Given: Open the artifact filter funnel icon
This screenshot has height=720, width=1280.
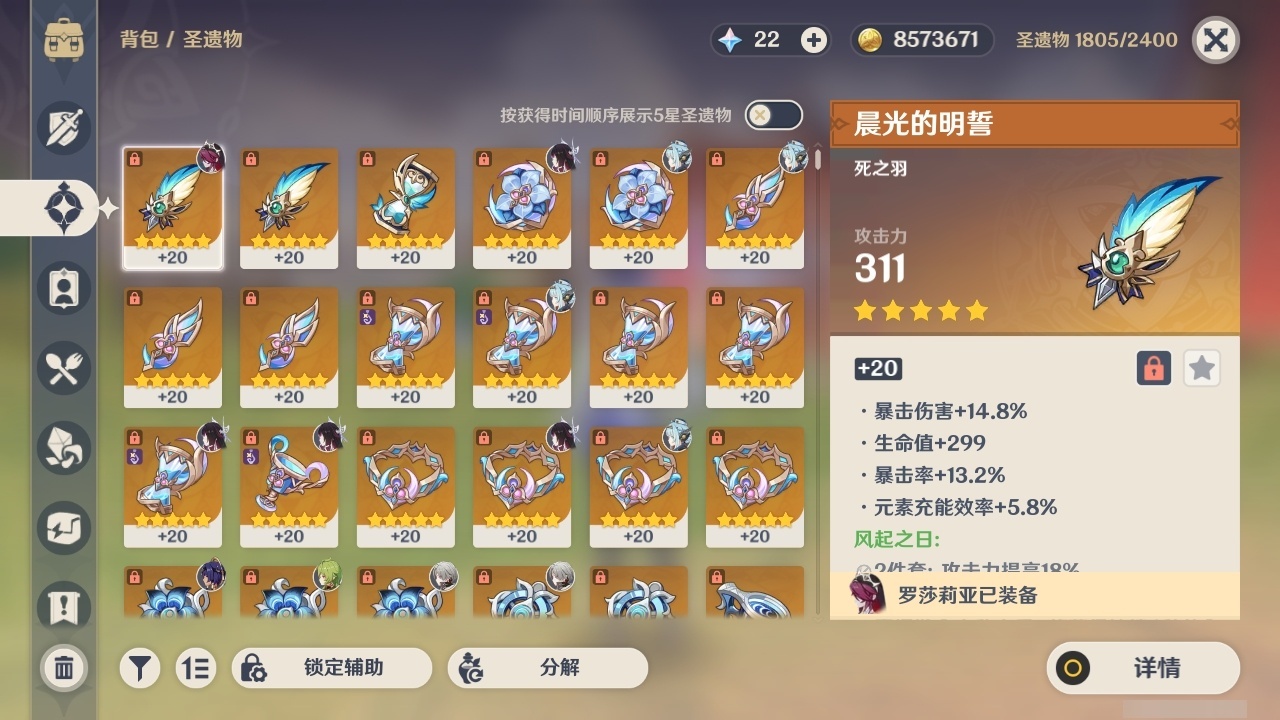Looking at the screenshot, I should coord(140,668).
